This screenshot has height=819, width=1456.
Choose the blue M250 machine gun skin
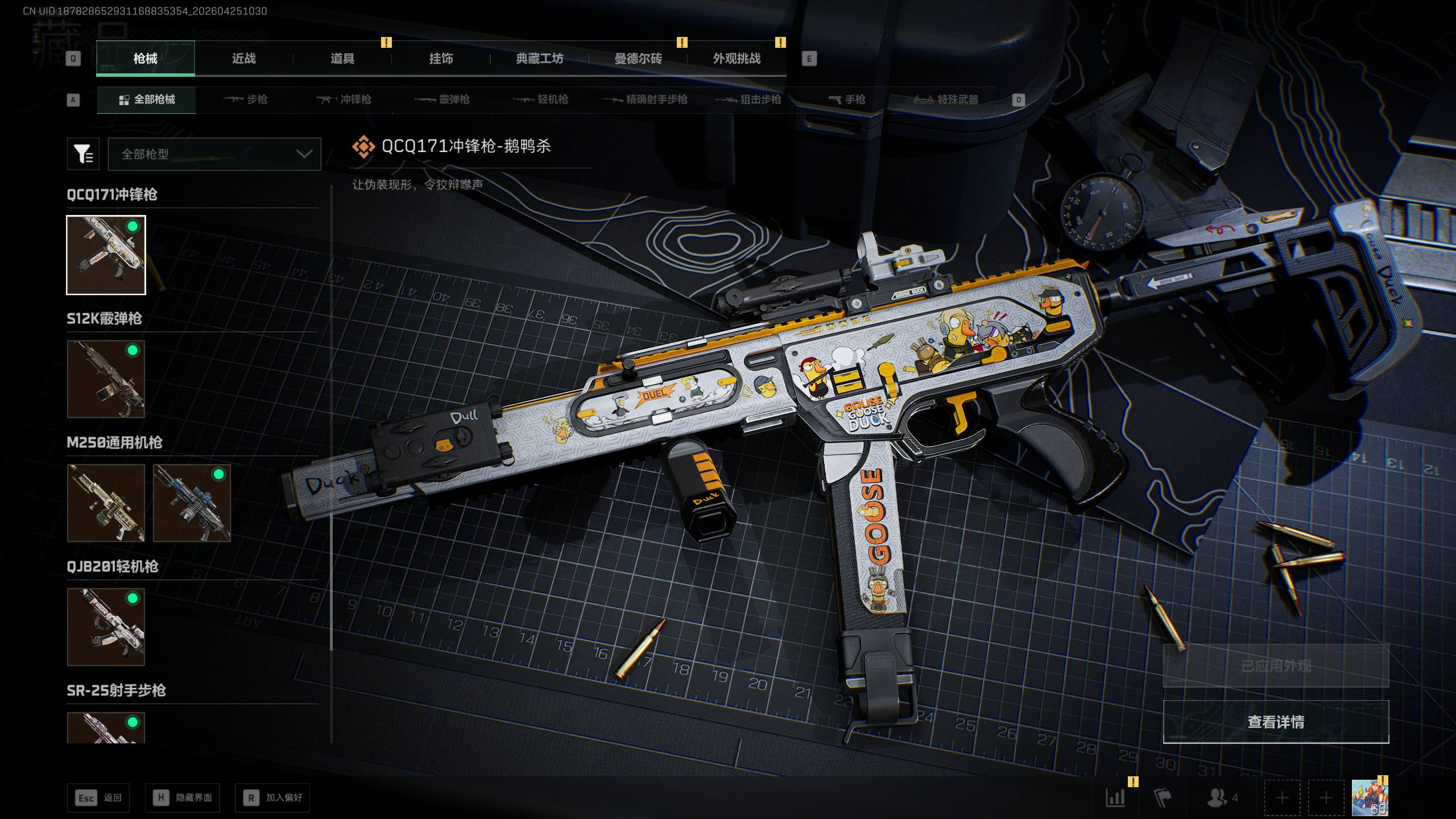pos(192,503)
